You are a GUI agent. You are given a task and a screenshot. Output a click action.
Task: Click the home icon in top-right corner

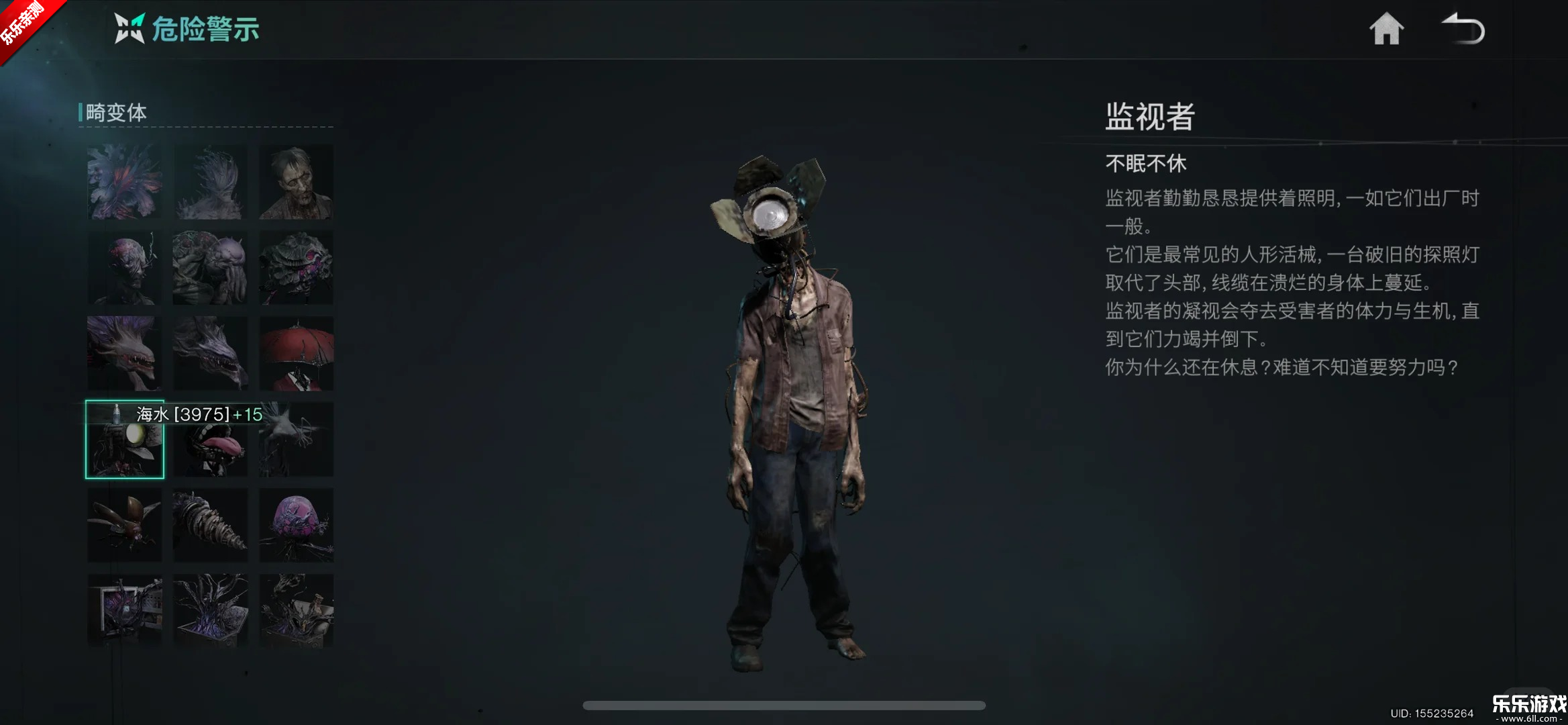point(1386,28)
